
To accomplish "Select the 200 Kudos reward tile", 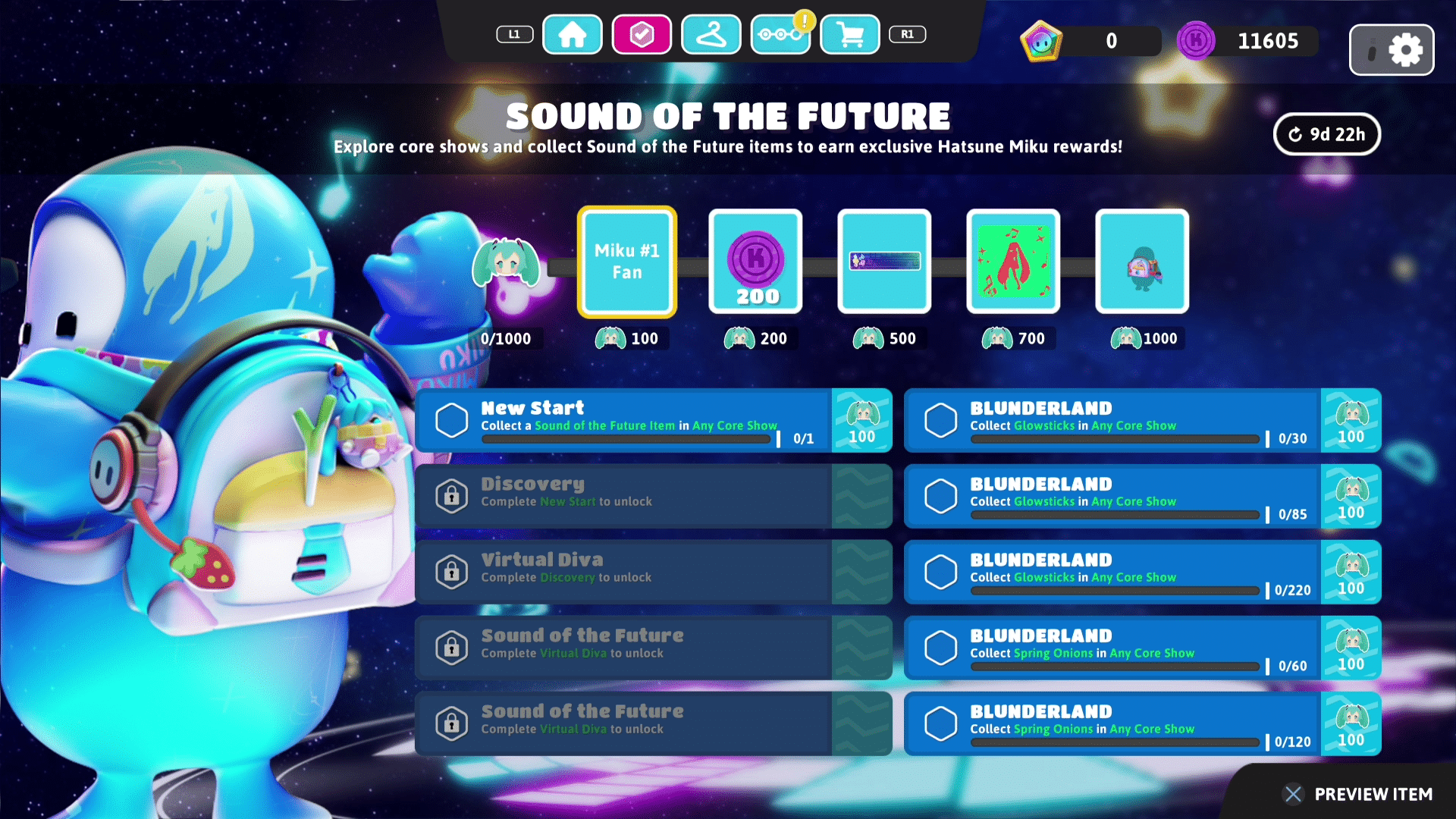I will 755,262.
